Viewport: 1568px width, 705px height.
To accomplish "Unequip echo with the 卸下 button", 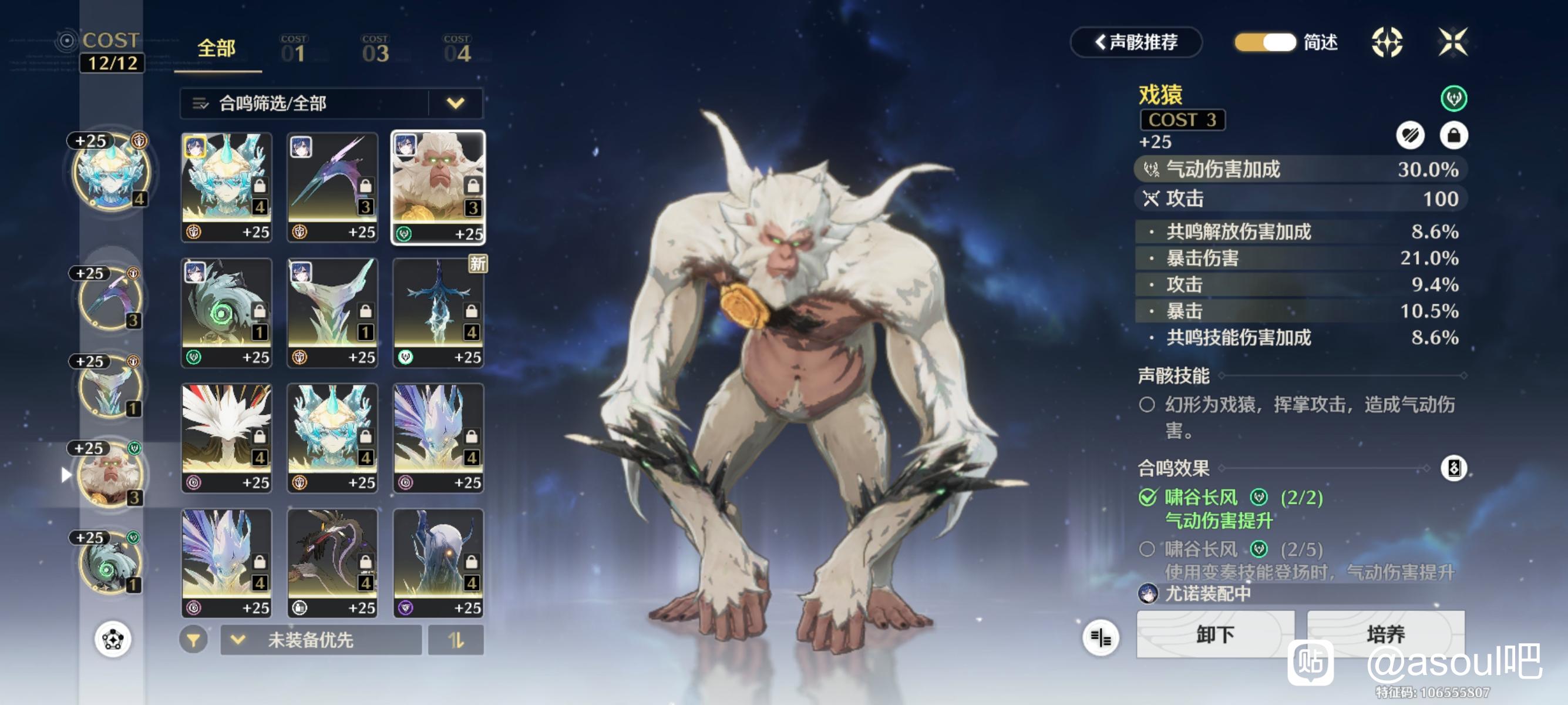I will tap(1215, 635).
